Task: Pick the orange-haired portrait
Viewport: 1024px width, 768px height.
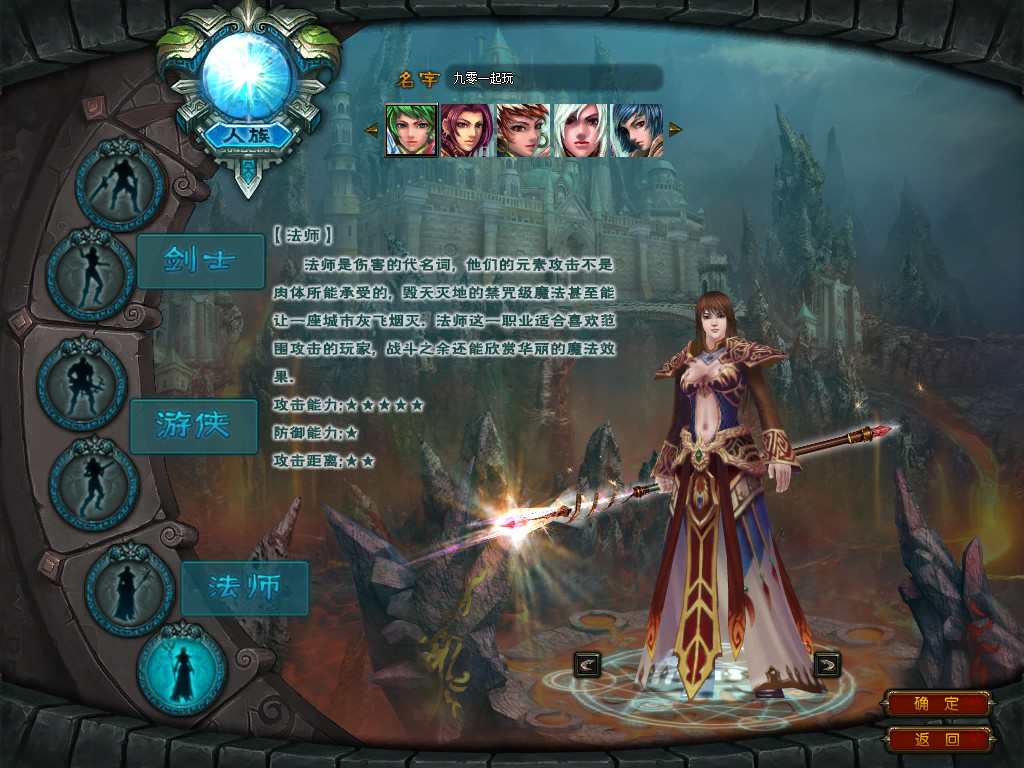Action: [523, 130]
